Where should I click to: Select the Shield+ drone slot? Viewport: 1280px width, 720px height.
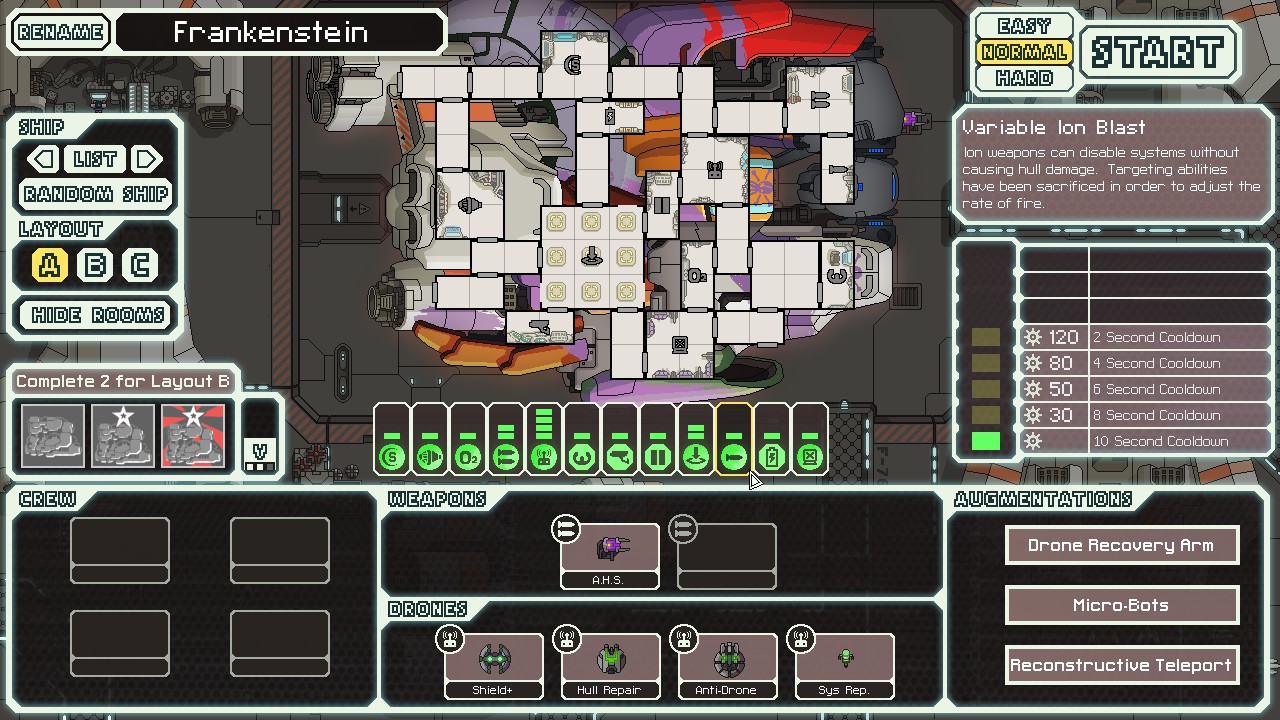[493, 665]
